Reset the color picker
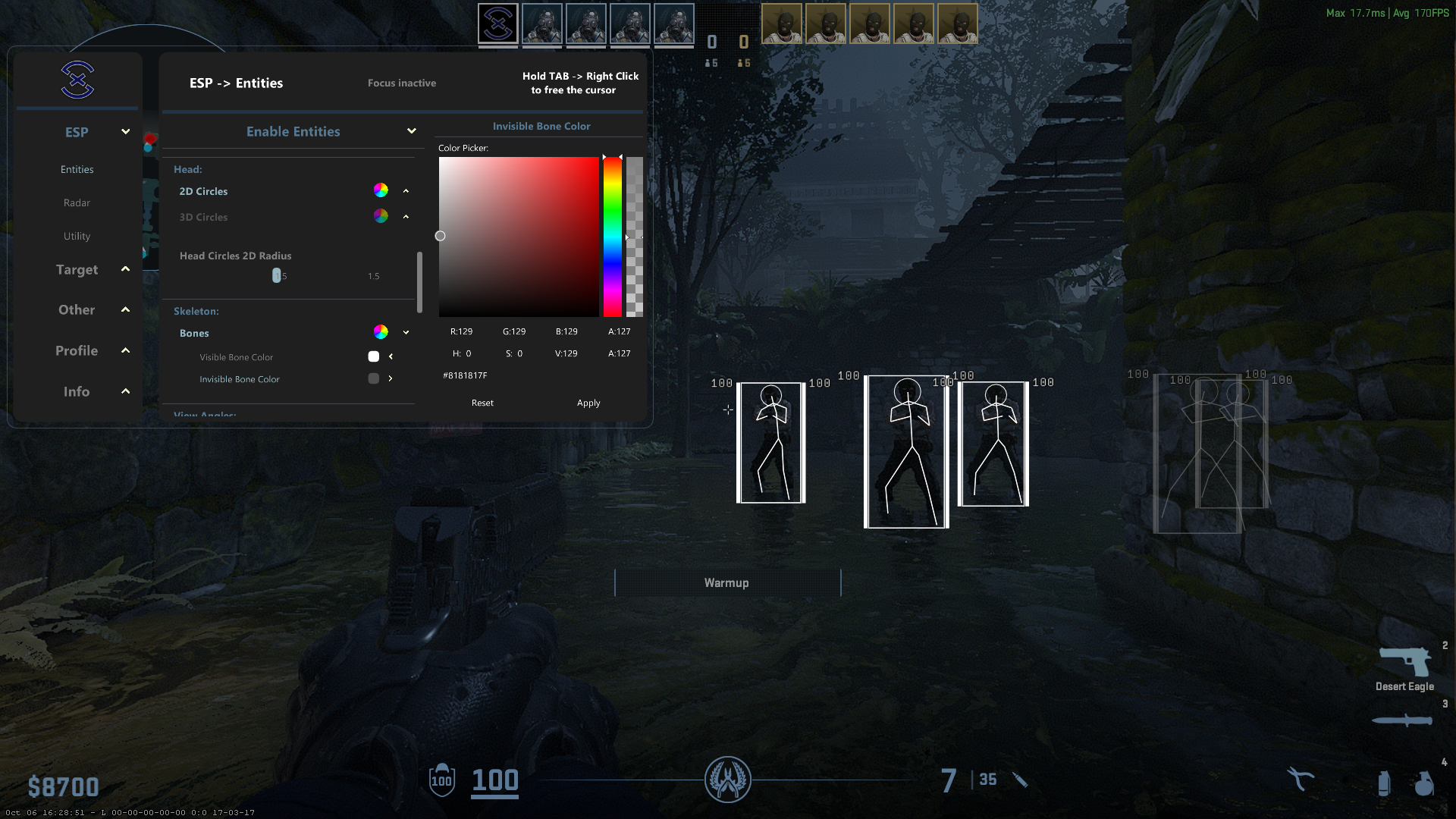This screenshot has height=819, width=1456. pos(482,403)
